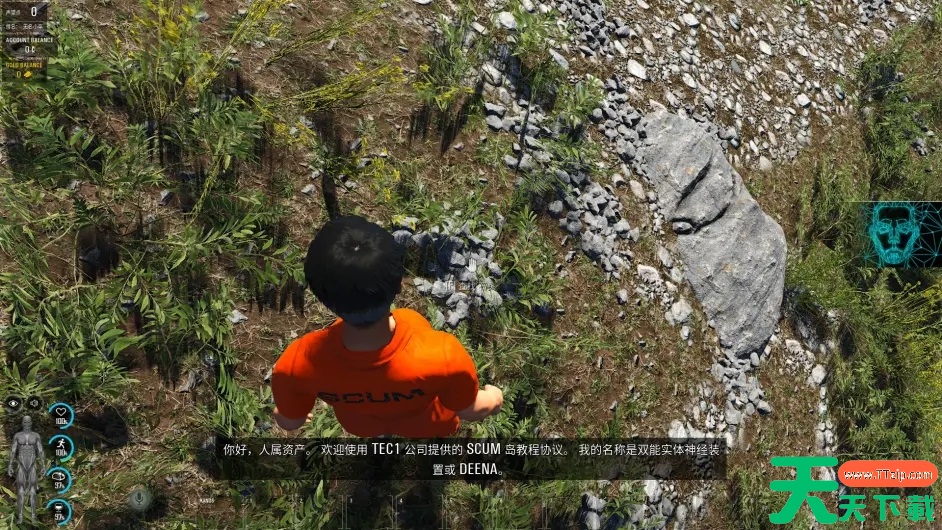This screenshot has width=942, height=530.
Task: Select the DEENA holographic face icon
Action: [x=894, y=235]
